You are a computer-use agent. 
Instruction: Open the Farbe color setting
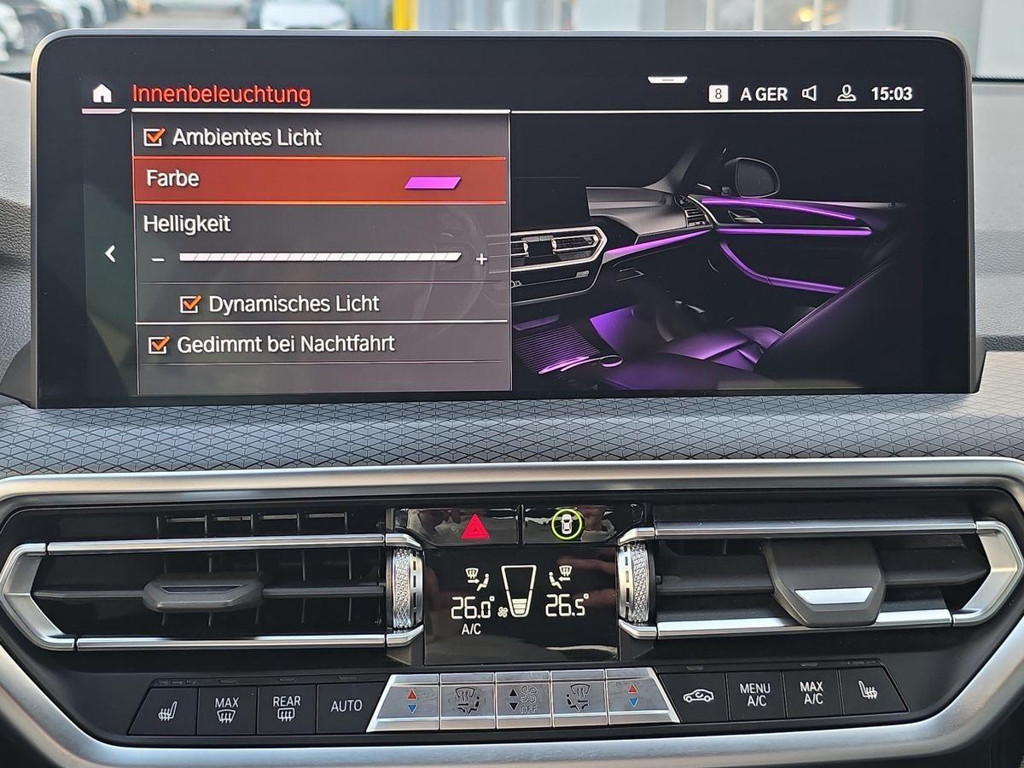click(320, 180)
